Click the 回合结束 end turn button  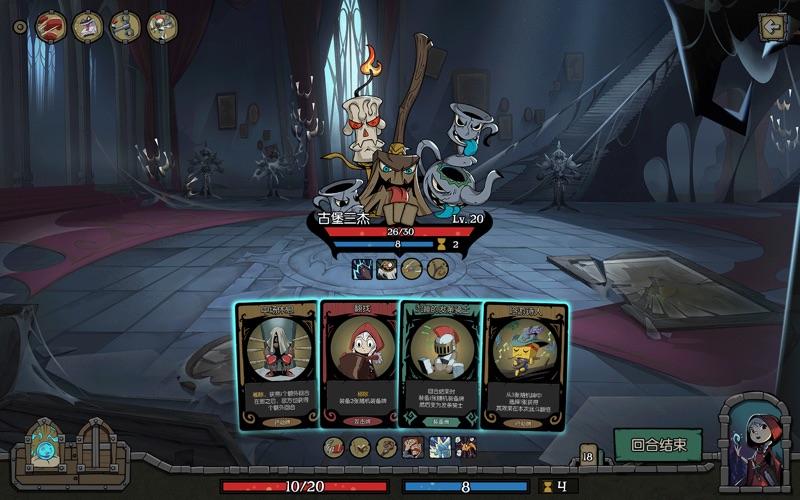pos(658,445)
